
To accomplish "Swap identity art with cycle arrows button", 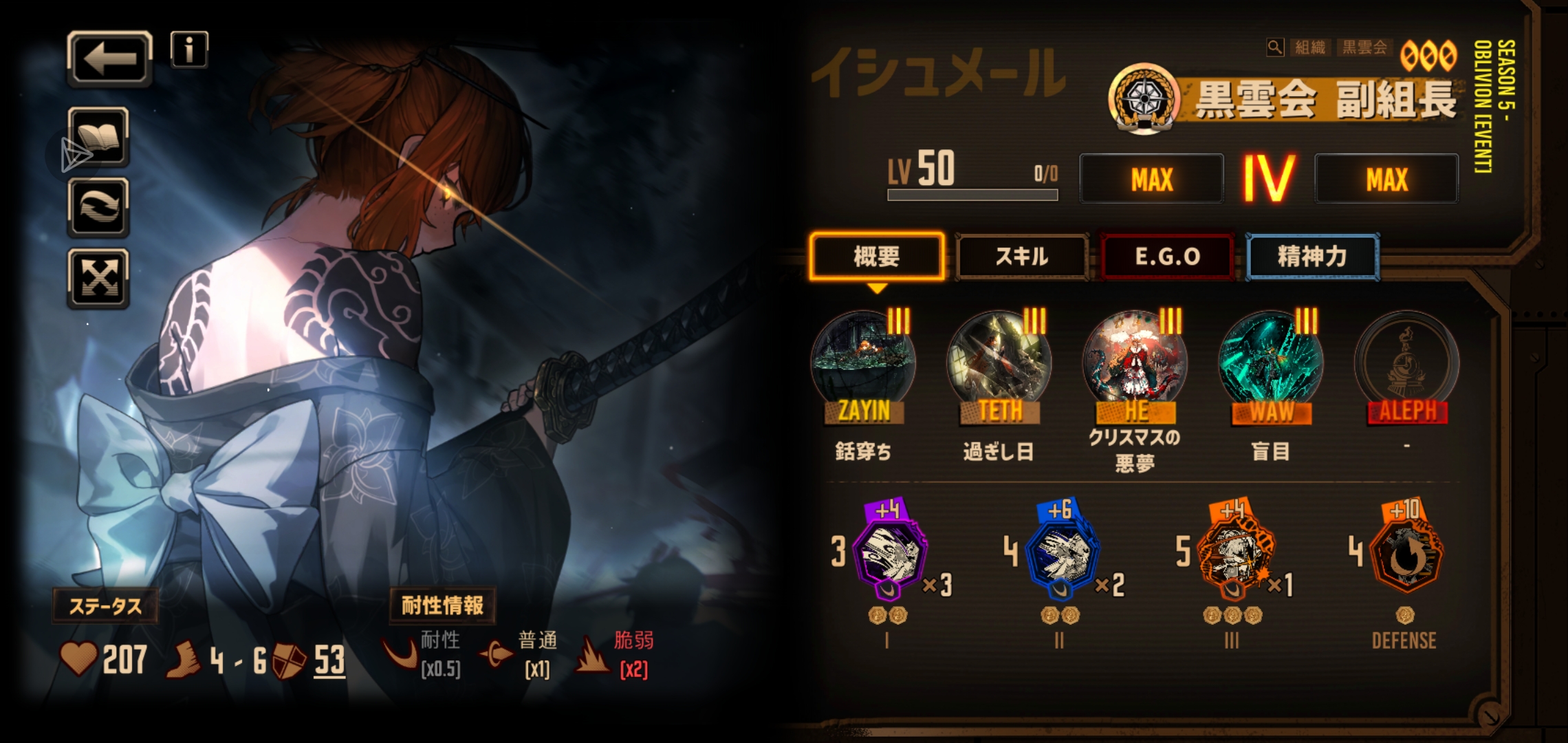I will pos(98,207).
